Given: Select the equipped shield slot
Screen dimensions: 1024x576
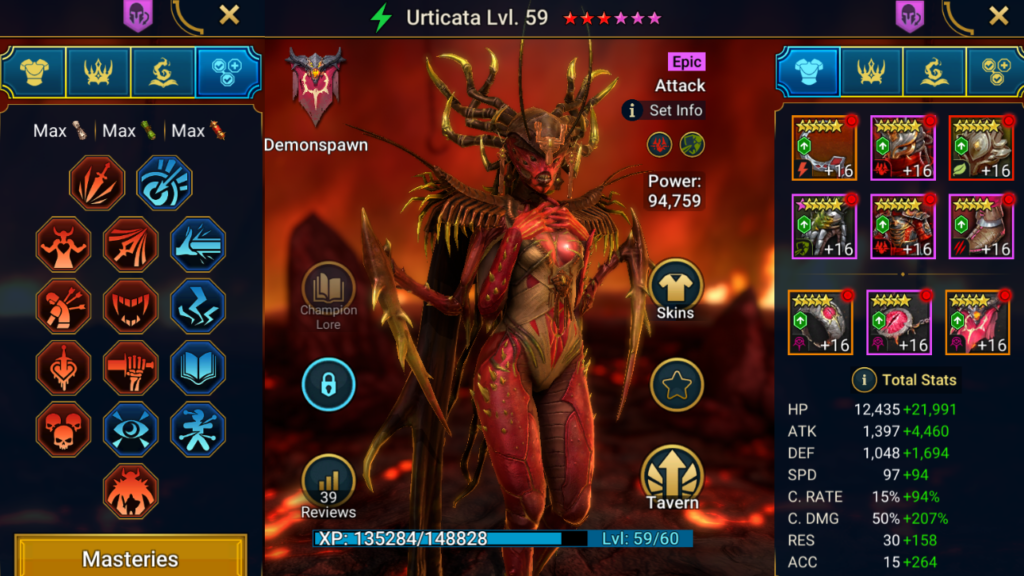Looking at the screenshot, I should (x=981, y=148).
